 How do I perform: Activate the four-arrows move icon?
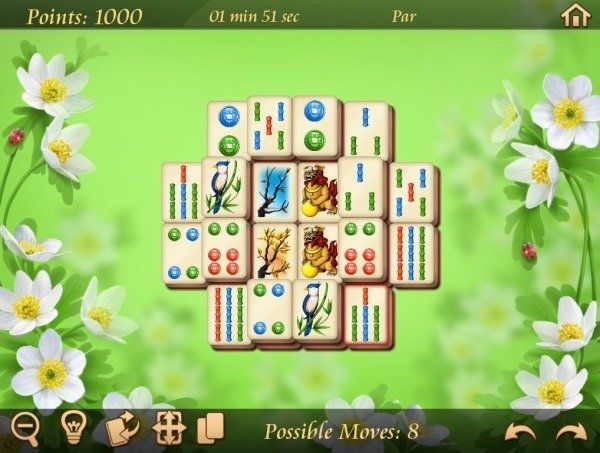pyautogui.click(x=170, y=429)
